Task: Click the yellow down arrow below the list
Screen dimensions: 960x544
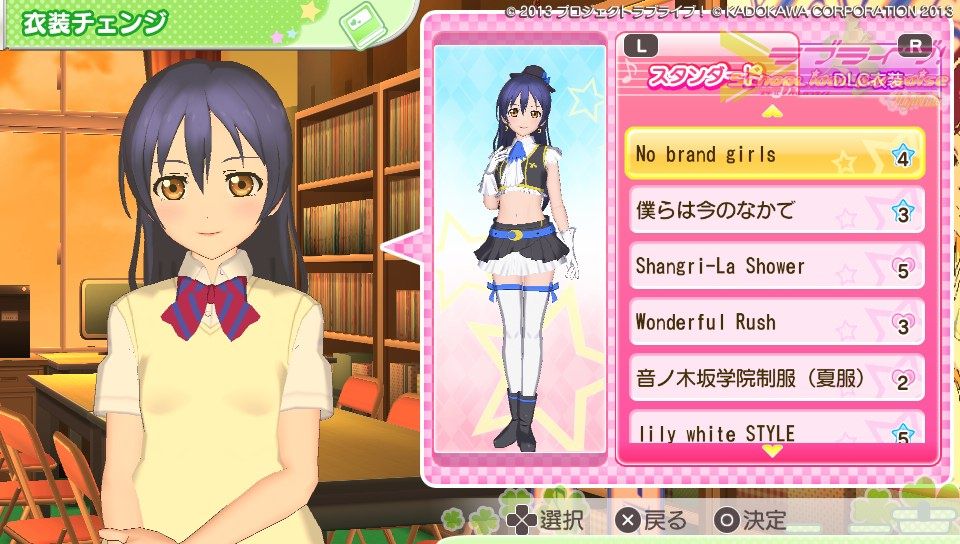Action: pos(772,451)
